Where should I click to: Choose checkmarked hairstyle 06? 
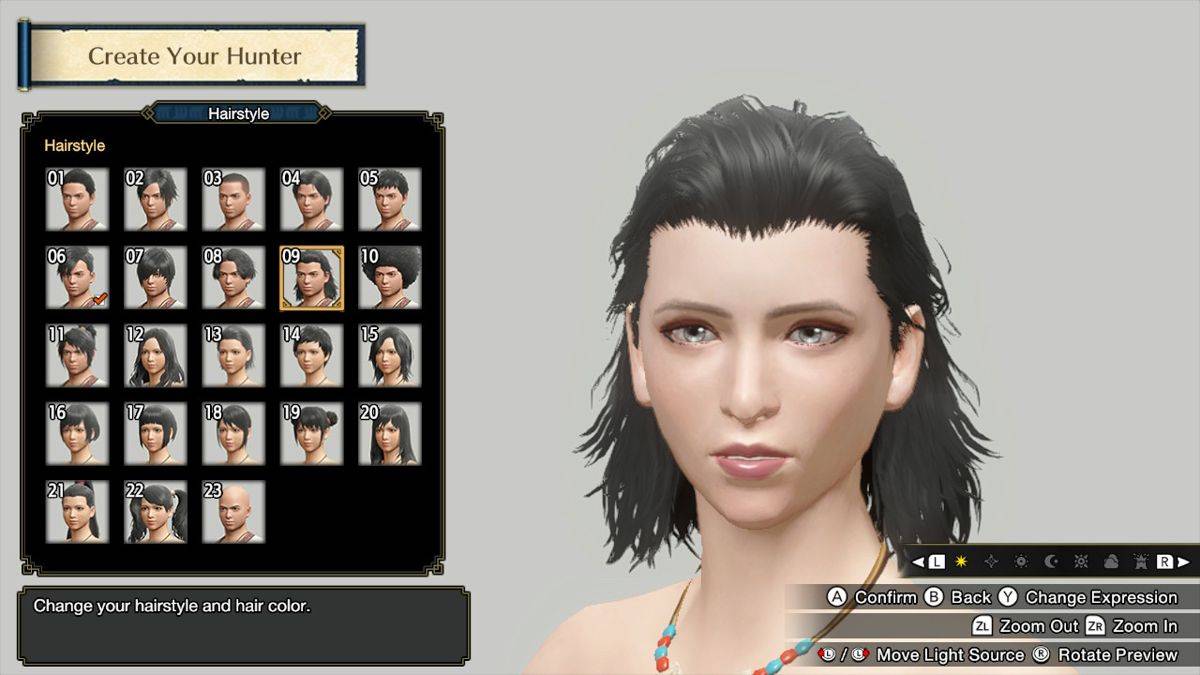pyautogui.click(x=77, y=277)
